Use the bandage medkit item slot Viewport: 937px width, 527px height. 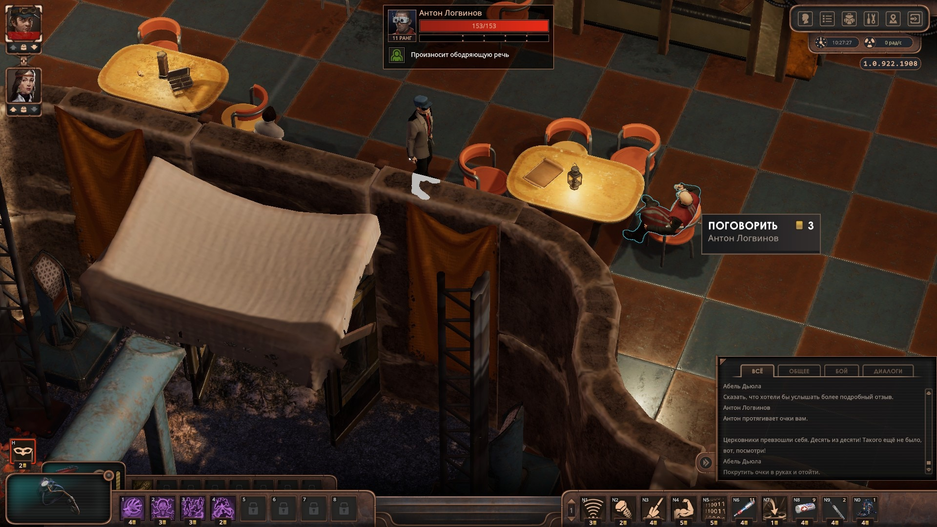point(805,509)
